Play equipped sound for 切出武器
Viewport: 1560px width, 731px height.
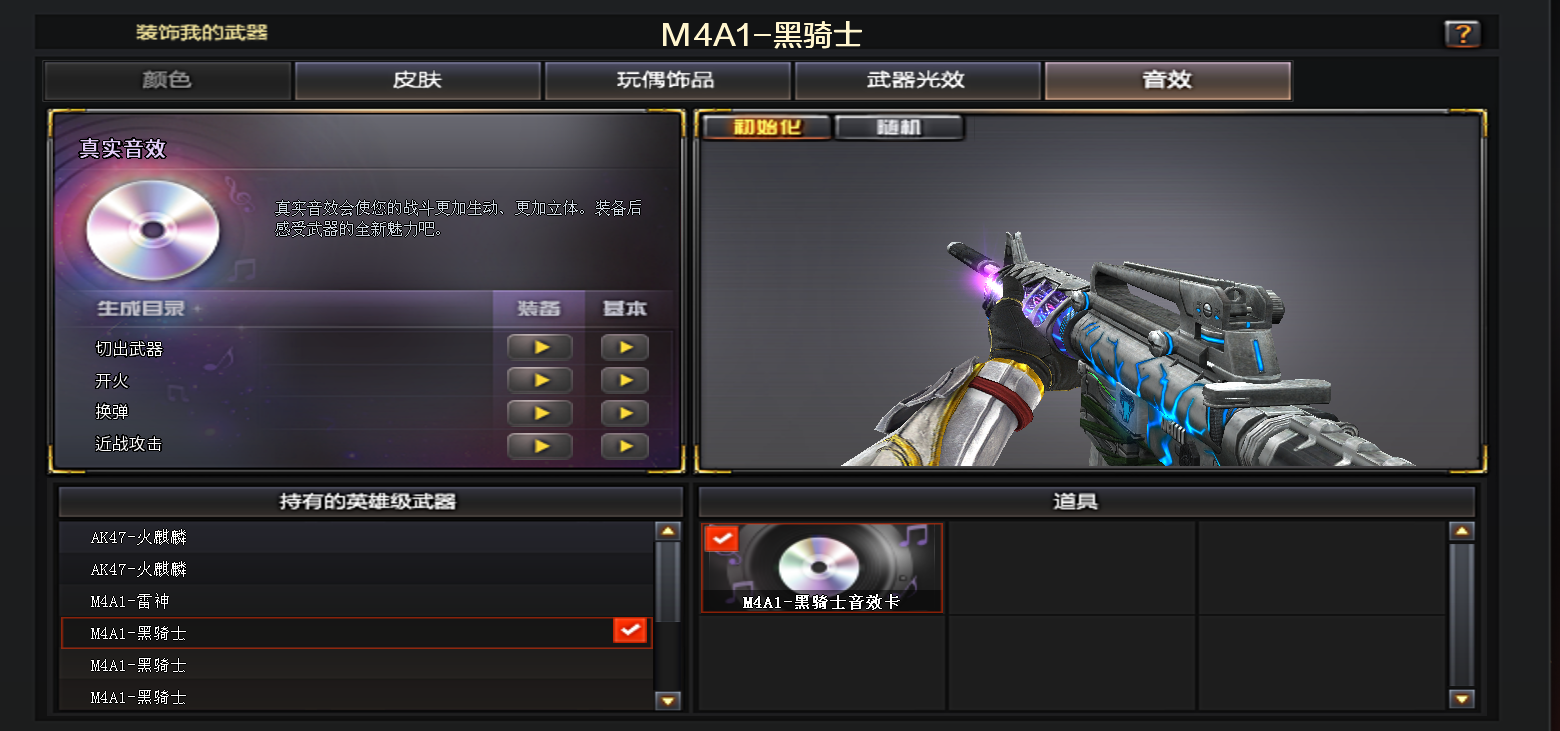(540, 348)
